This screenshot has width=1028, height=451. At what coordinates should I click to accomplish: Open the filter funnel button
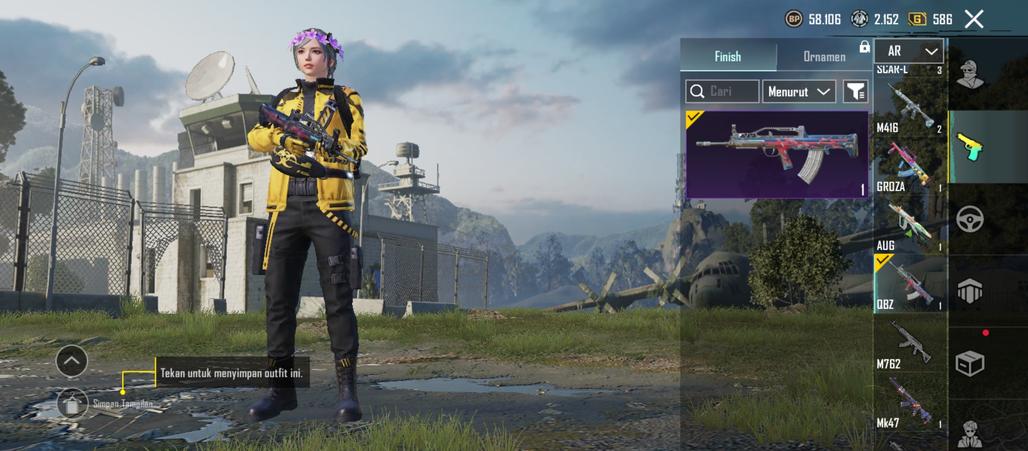856,91
